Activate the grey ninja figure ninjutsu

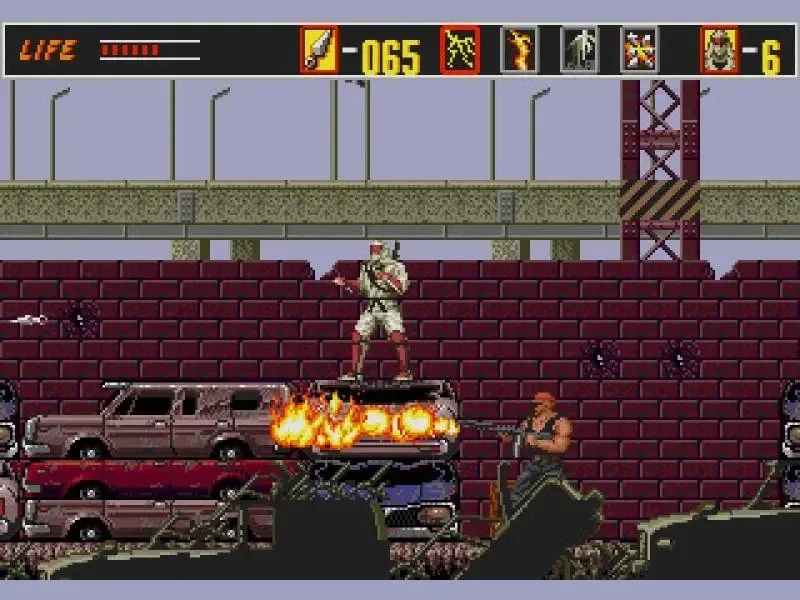pos(579,50)
